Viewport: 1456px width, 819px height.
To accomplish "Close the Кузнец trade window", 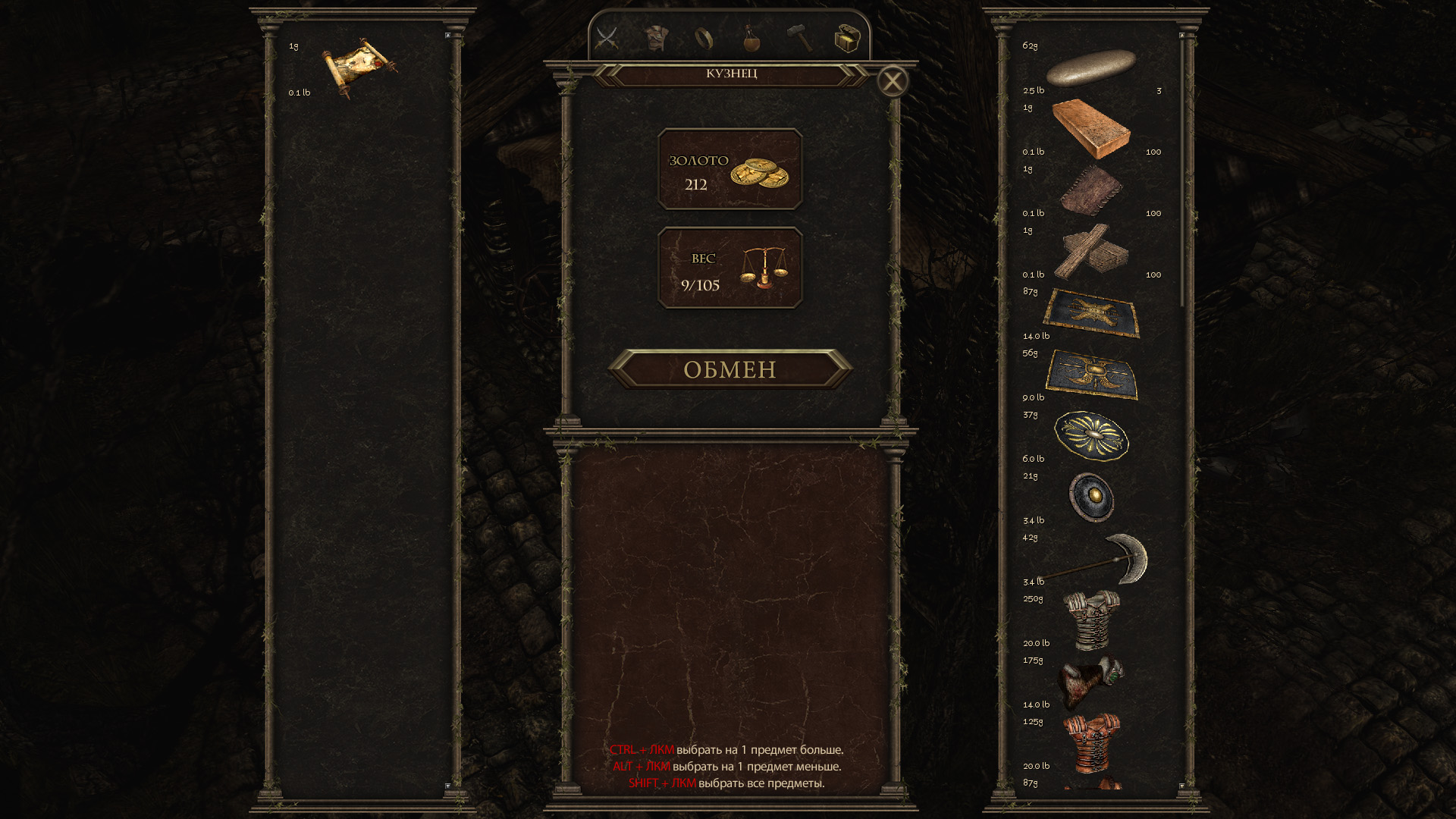I will [x=893, y=81].
